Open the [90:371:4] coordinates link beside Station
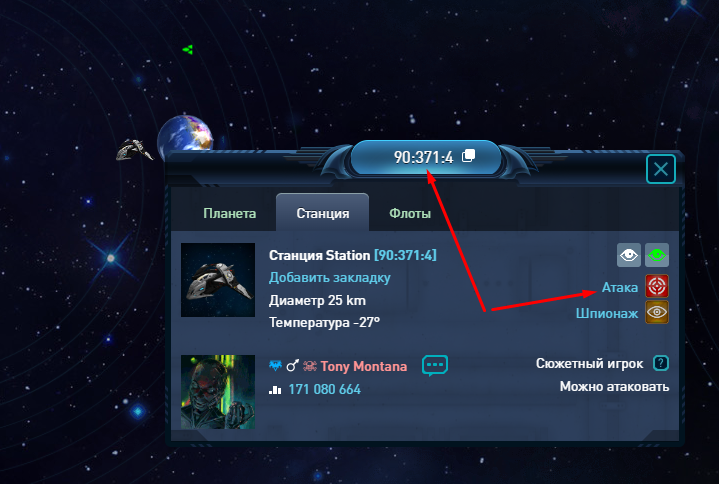This screenshot has height=484, width=719. 405,255
